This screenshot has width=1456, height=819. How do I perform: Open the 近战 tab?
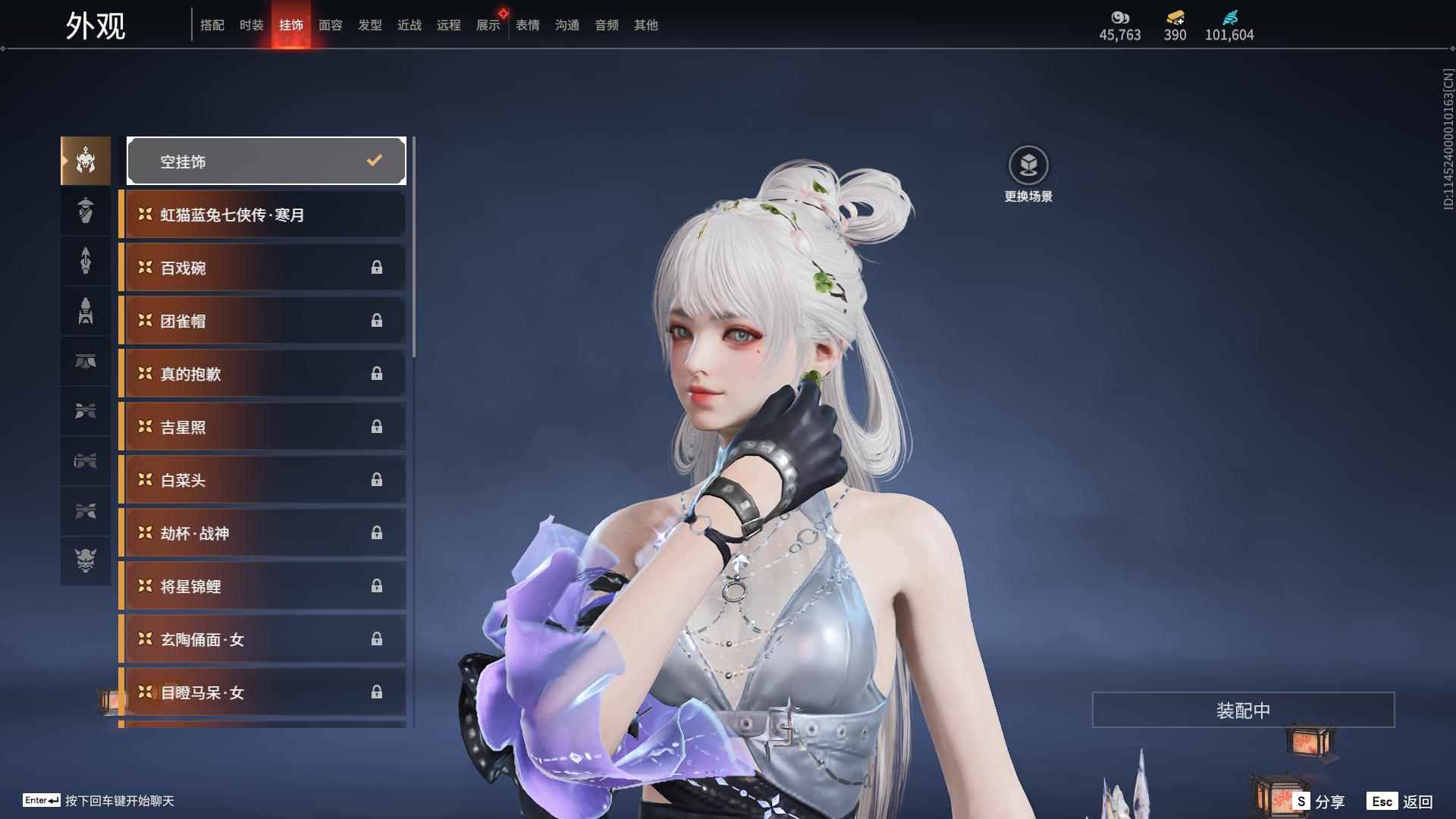click(x=409, y=25)
